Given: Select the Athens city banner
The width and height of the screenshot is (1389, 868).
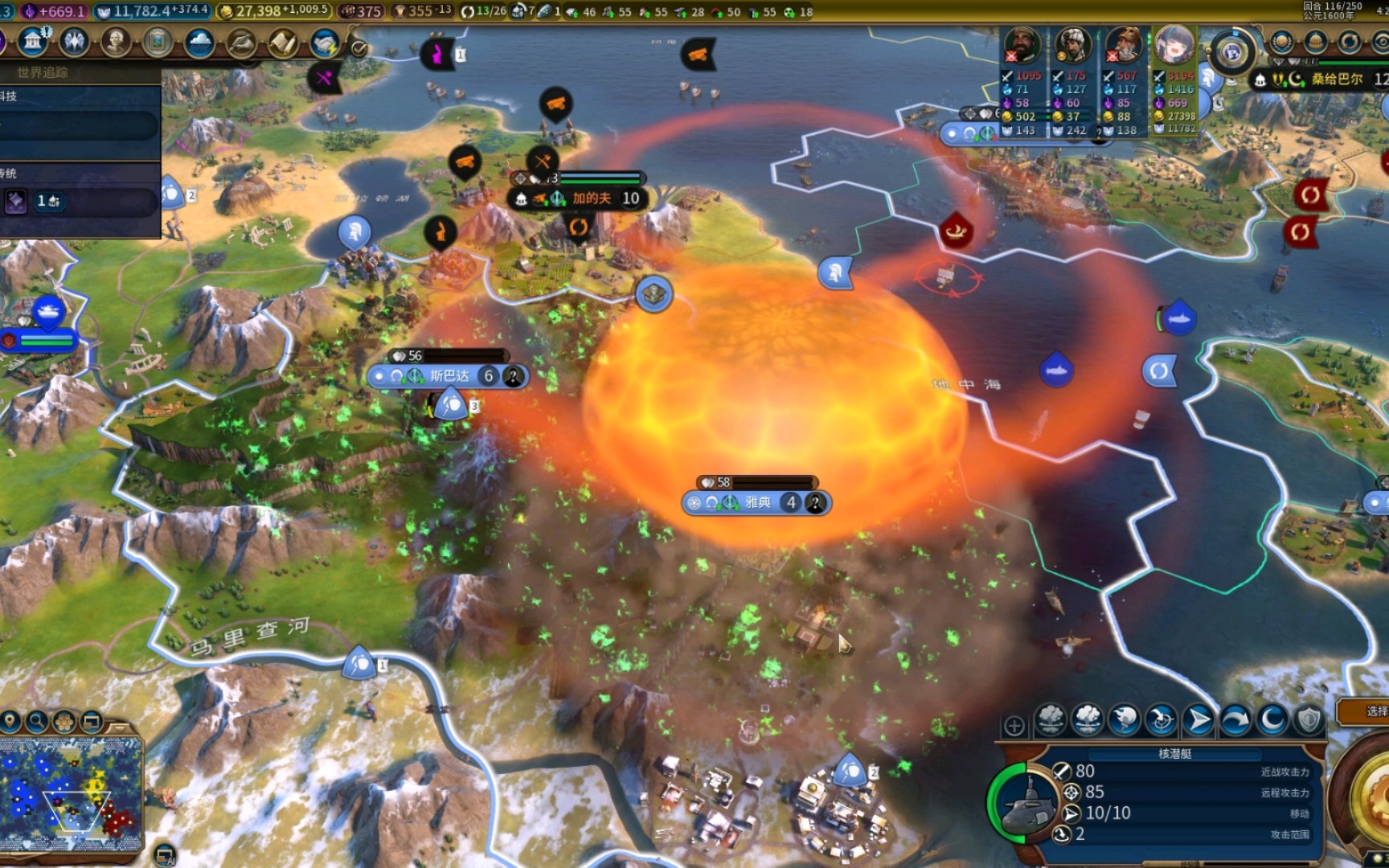Looking at the screenshot, I should 756,503.
